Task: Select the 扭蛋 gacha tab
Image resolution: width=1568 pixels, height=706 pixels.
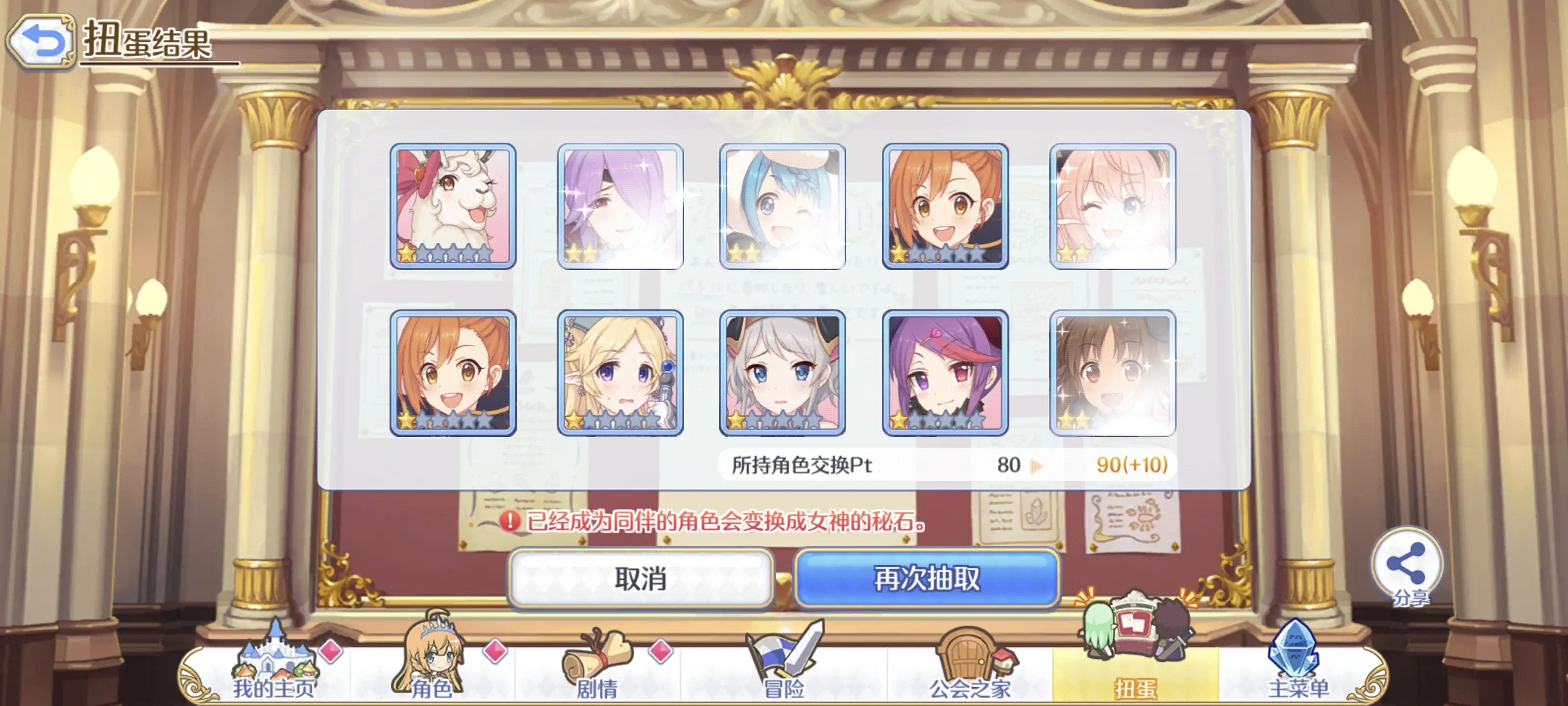Action: tap(1135, 670)
